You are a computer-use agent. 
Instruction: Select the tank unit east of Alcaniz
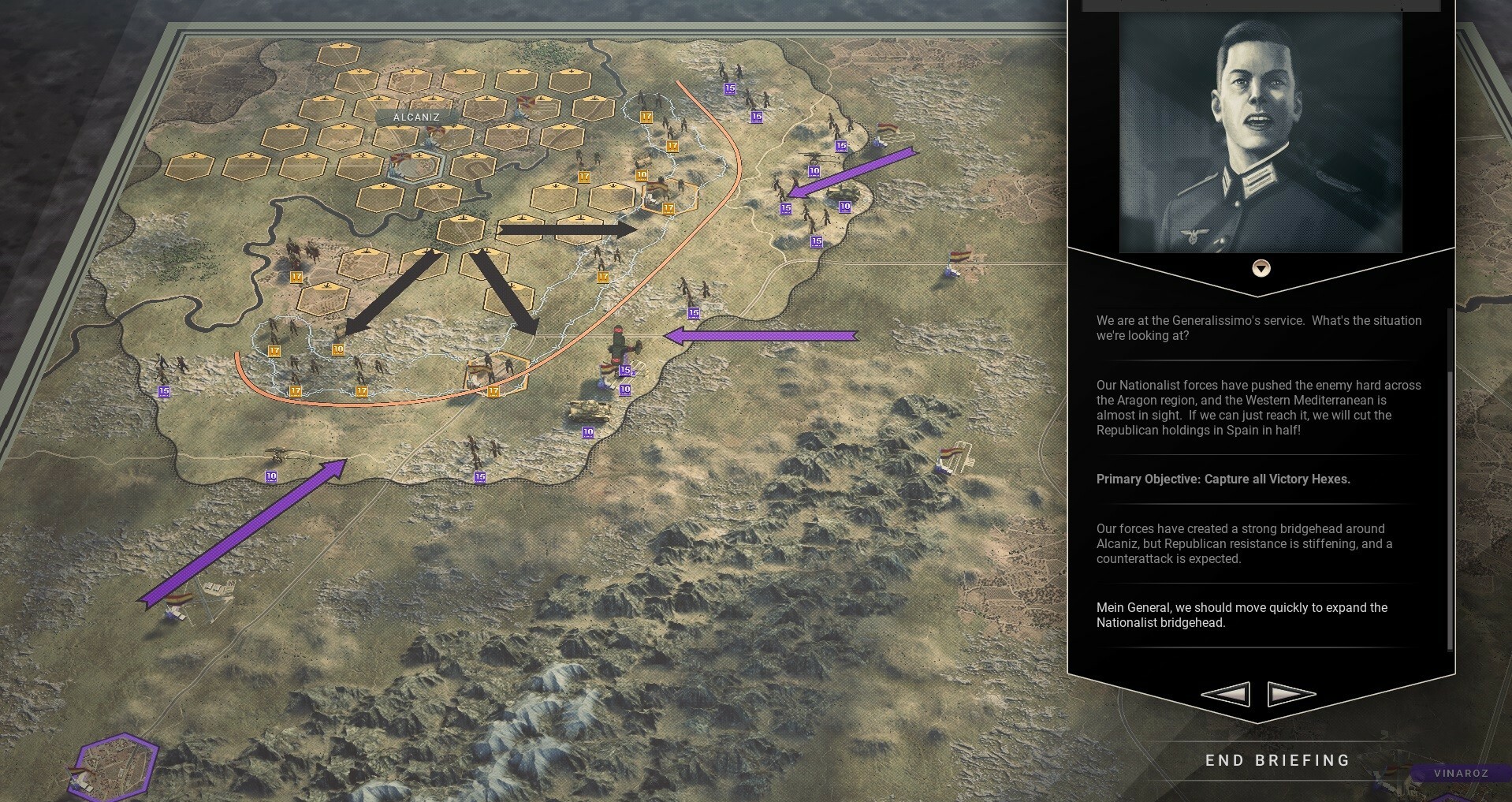(x=845, y=194)
